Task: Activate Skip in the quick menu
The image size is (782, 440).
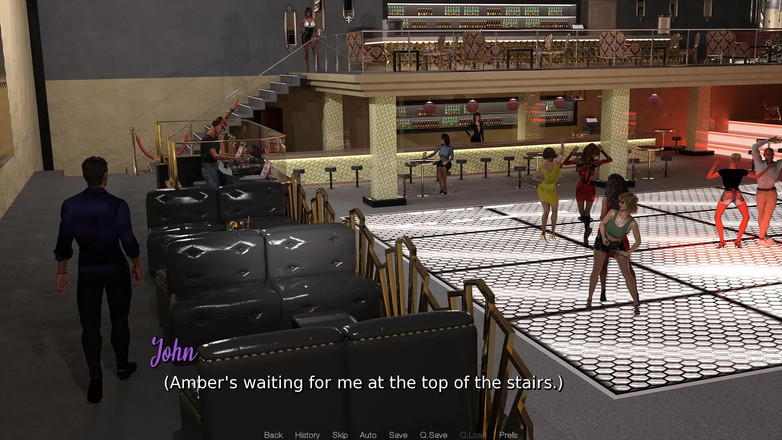Action: [x=340, y=435]
